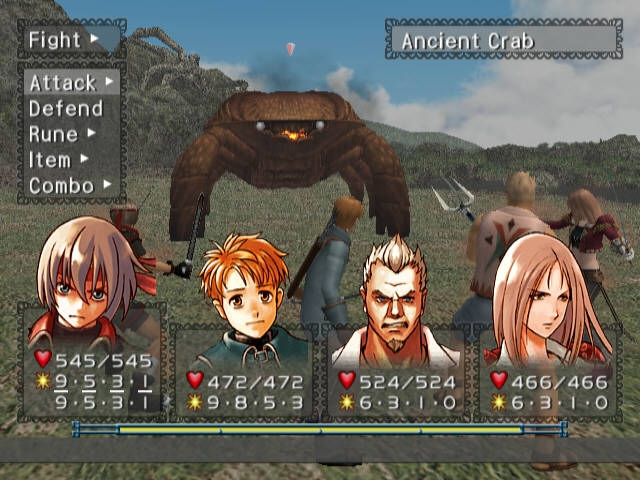Image resolution: width=640 pixels, height=480 pixels.
Task: Open the Rune submenu
Action: point(60,134)
